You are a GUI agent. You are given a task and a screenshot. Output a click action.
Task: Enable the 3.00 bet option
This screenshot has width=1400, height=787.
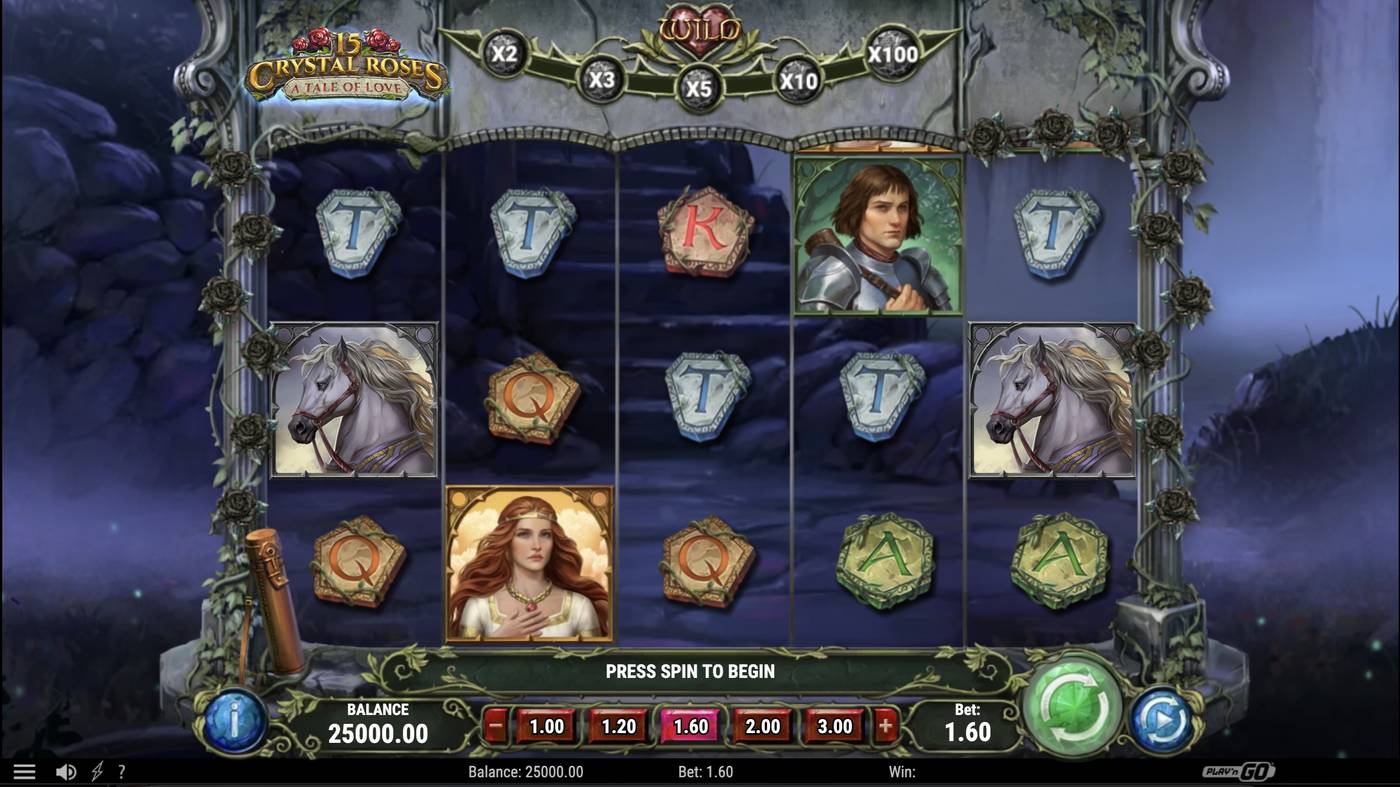pyautogui.click(x=836, y=726)
